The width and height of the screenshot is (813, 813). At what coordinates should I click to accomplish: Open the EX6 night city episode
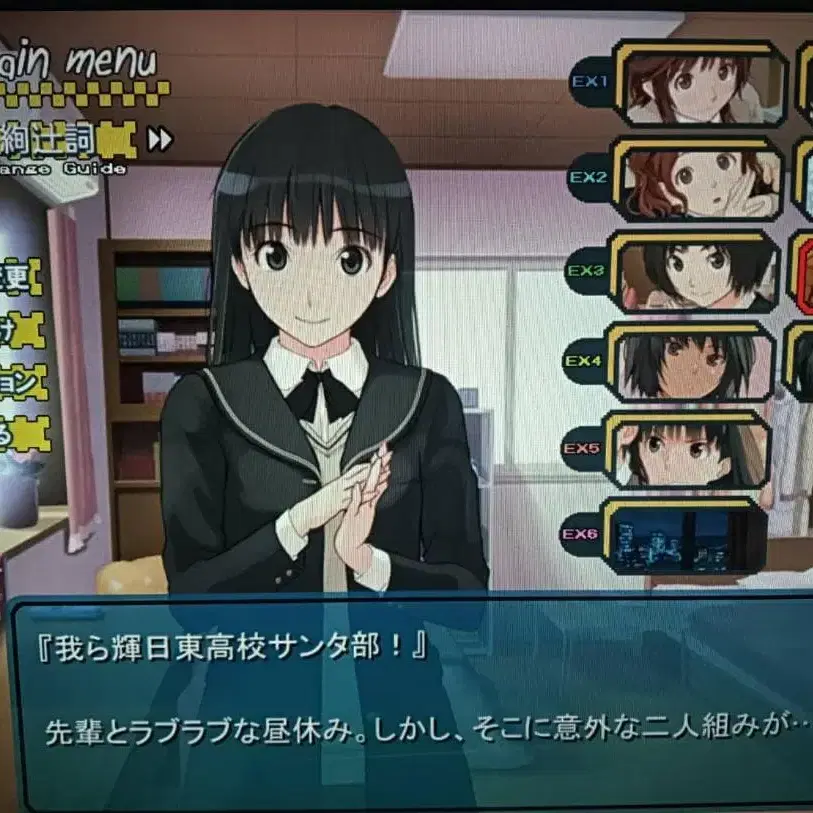pyautogui.click(x=685, y=536)
